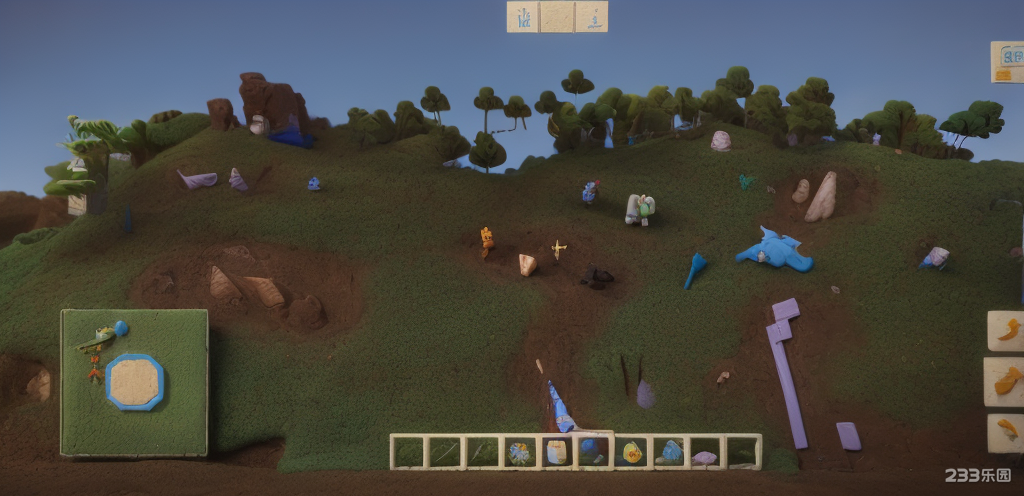
Task: Select the blue-and-orange flower hotbar slot
Action: coord(519,453)
